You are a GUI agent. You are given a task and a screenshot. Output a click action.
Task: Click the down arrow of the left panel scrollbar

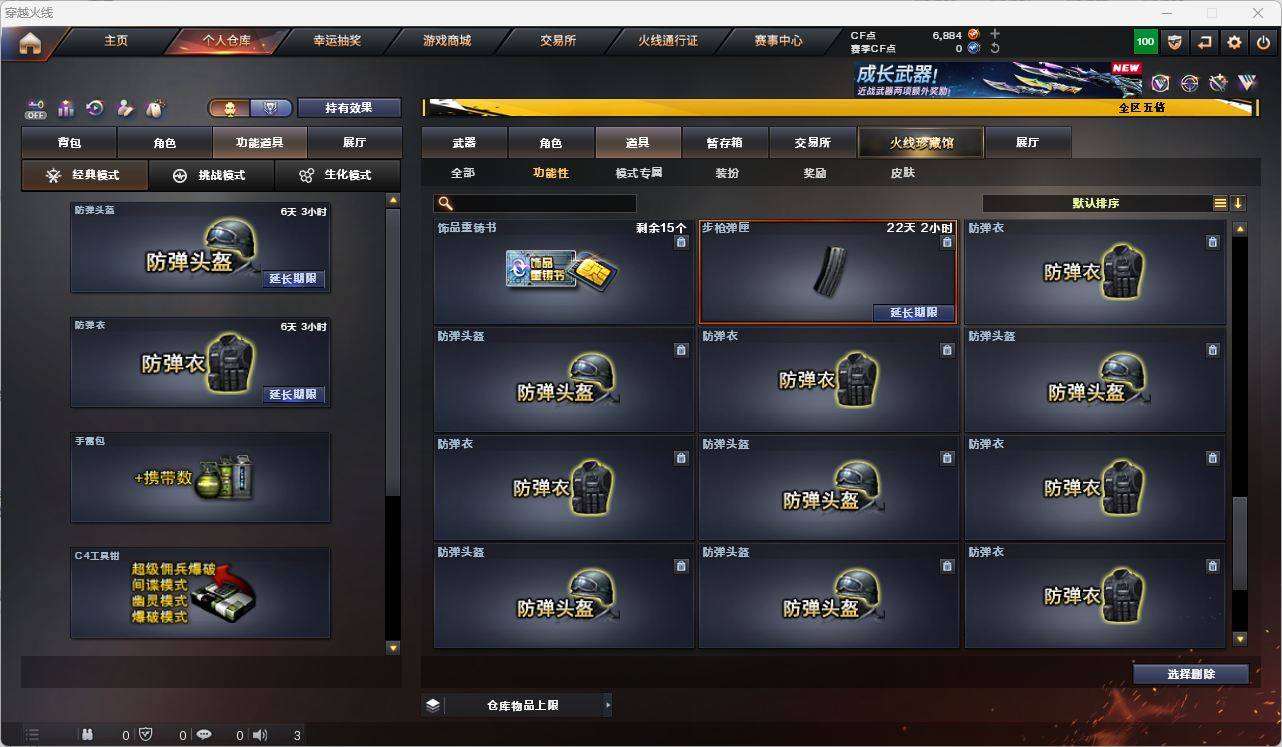click(392, 647)
